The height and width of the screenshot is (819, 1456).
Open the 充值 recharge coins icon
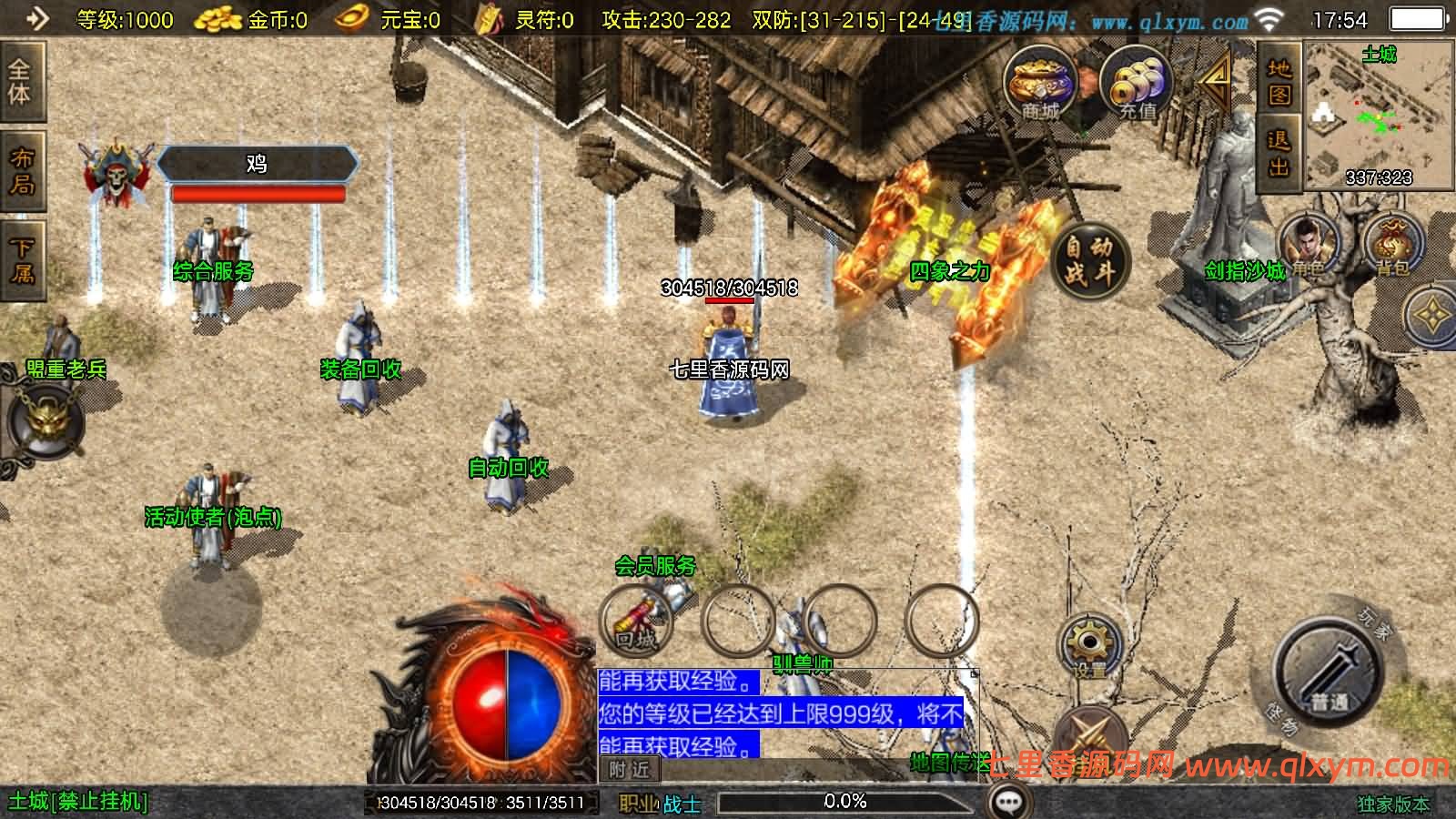pos(1136,85)
